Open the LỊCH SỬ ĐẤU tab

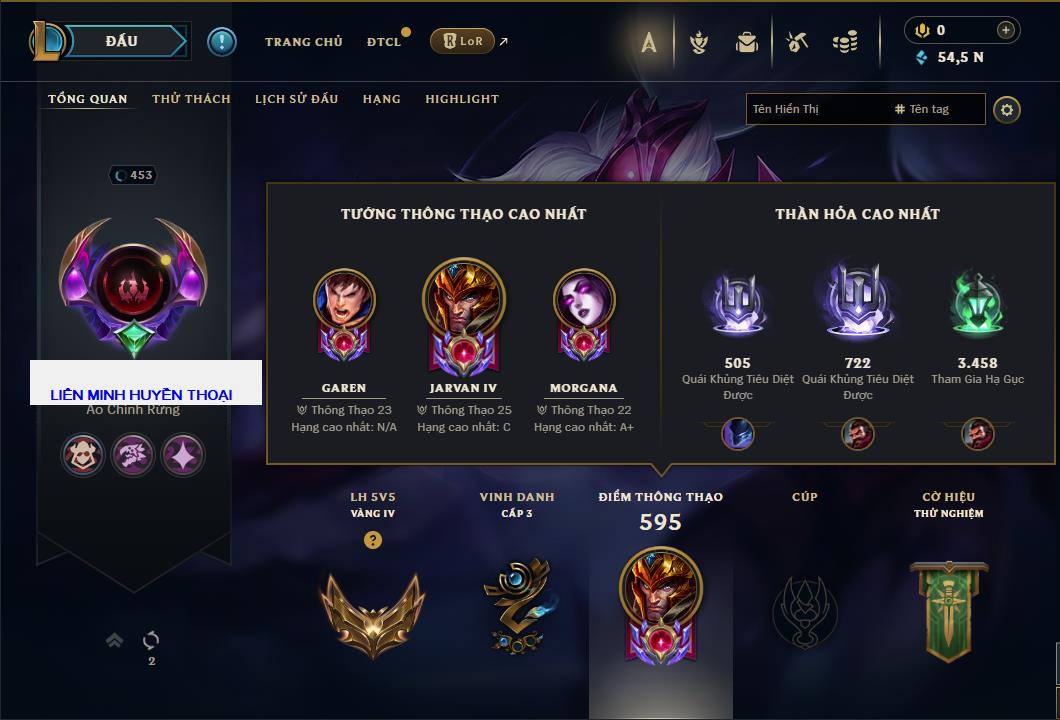pyautogui.click(x=296, y=99)
